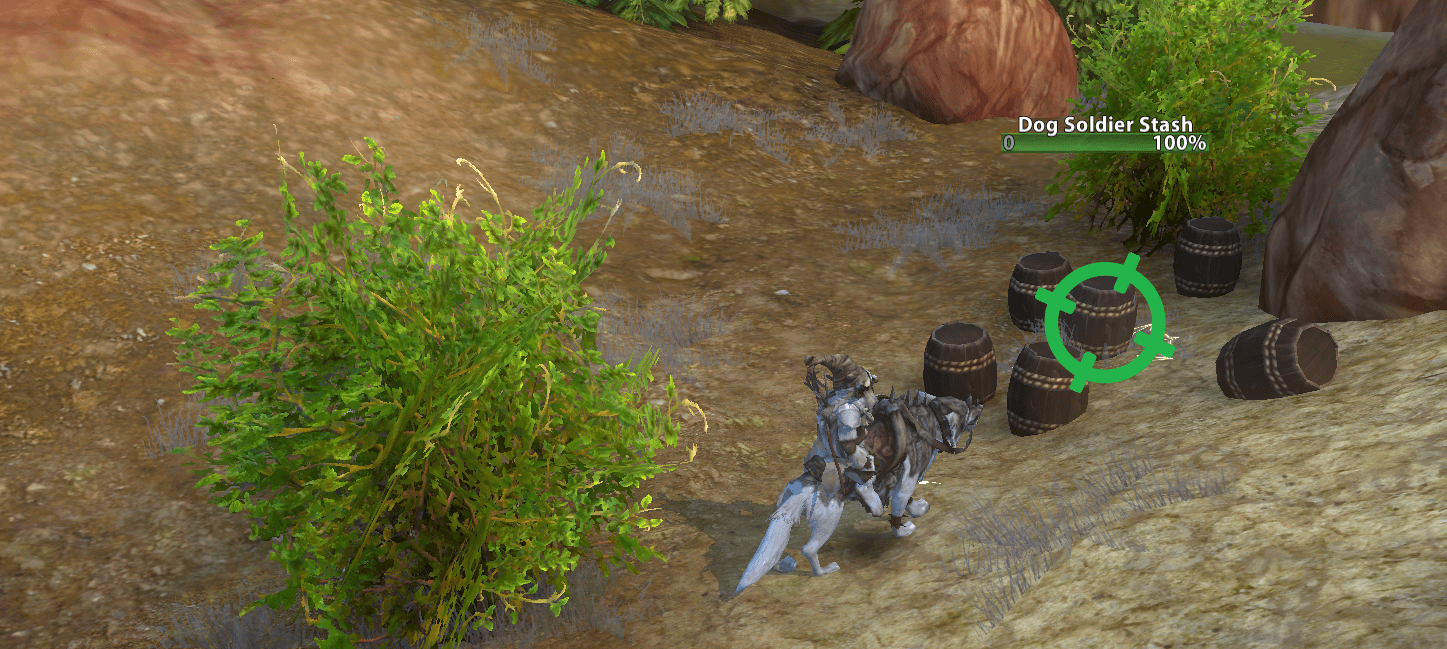Select the barrel marked with green crosshair
Screen dimensions: 1447x649
[x=1104, y=318]
